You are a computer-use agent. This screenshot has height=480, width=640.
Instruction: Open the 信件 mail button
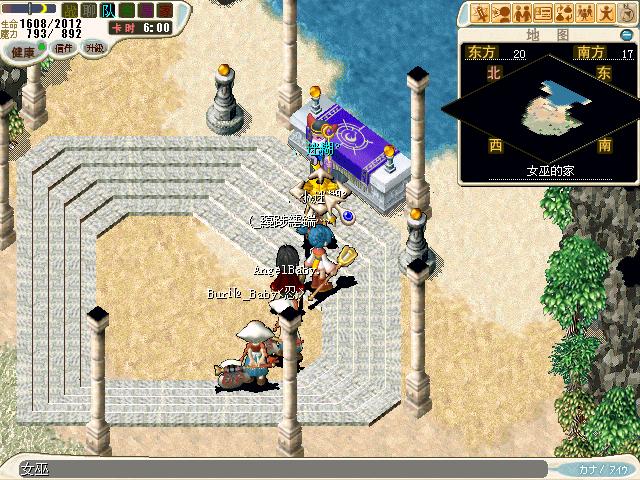tap(64, 48)
